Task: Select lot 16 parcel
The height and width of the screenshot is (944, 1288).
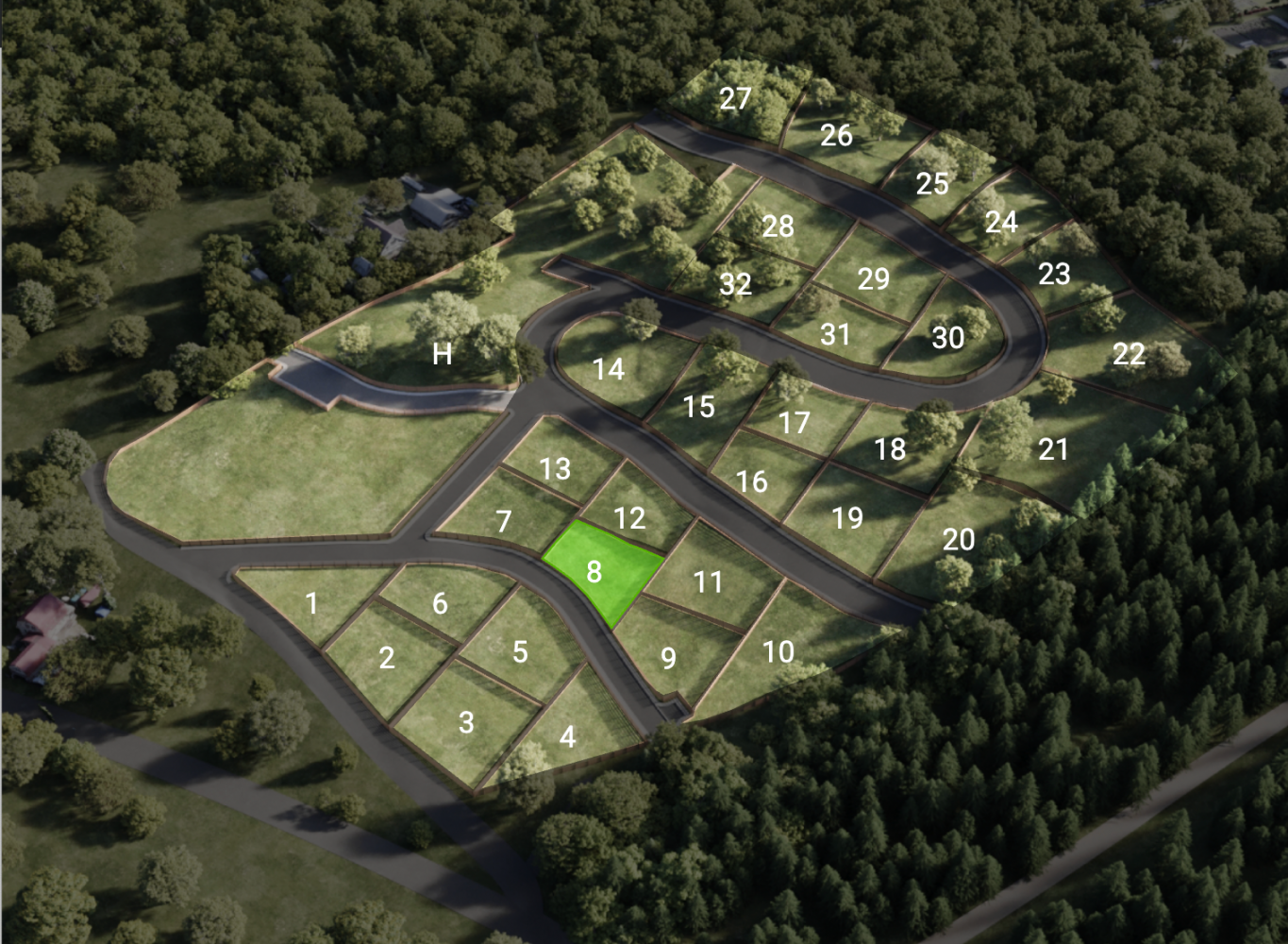Action: click(x=752, y=481)
